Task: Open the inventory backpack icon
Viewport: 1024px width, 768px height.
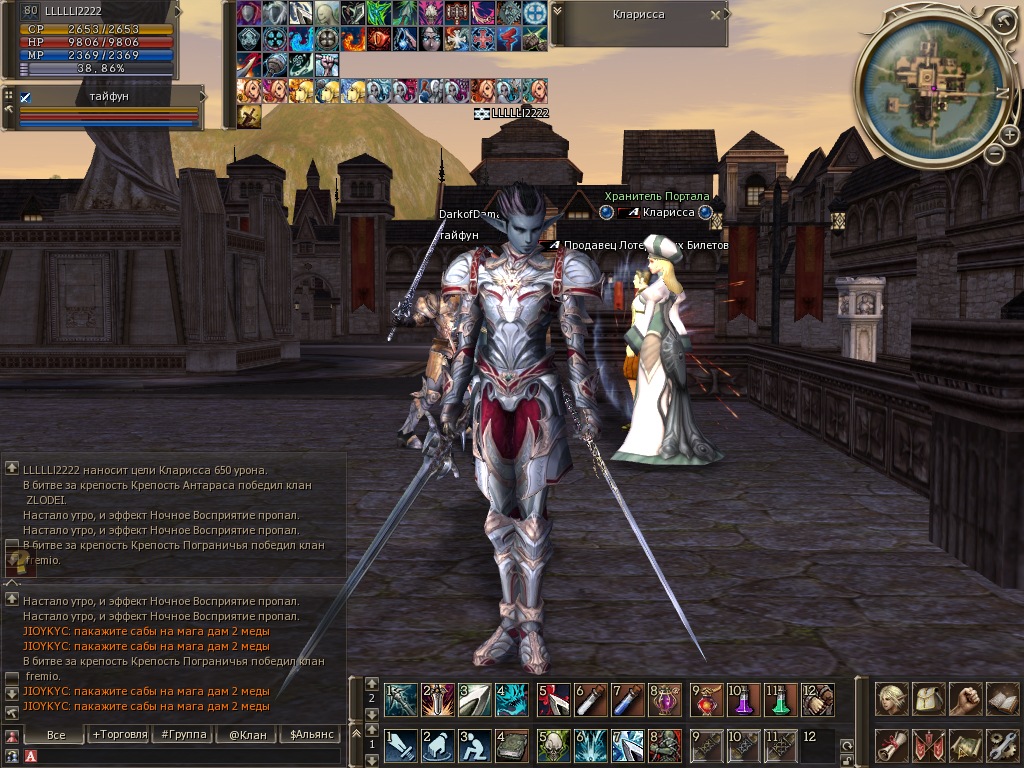Action: [x=930, y=699]
